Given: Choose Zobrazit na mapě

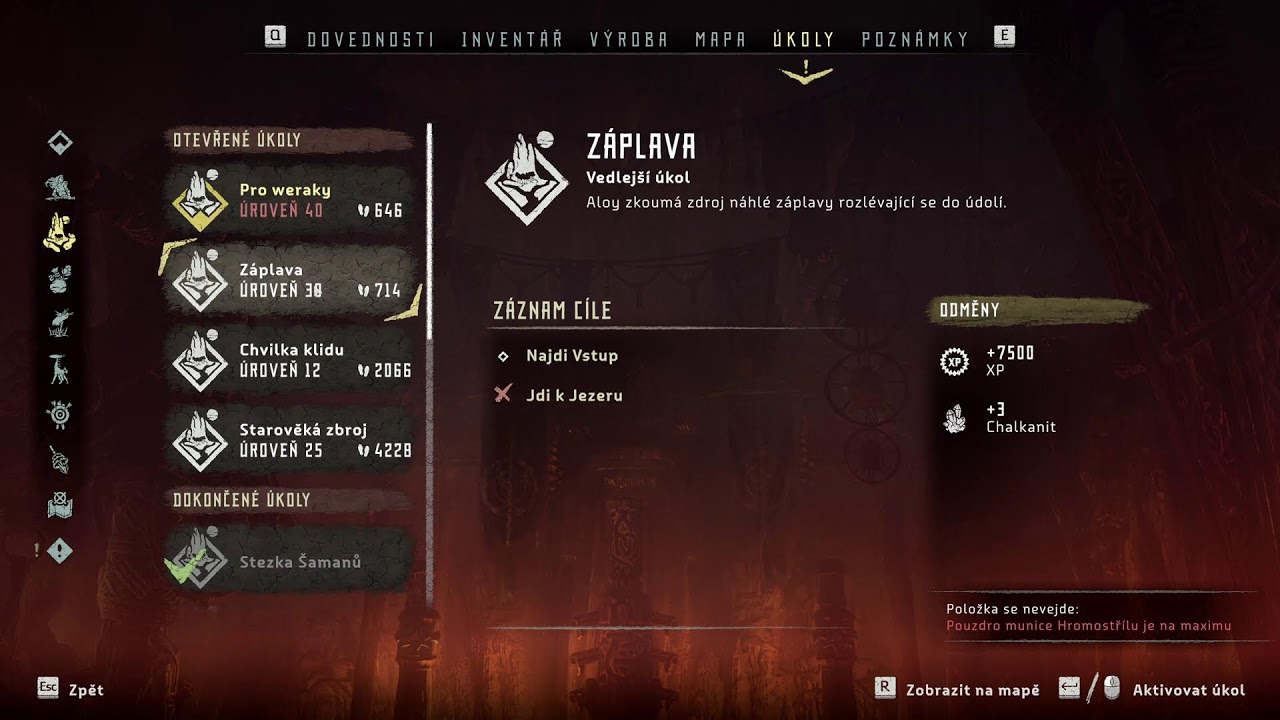Looking at the screenshot, I should tap(972, 690).
